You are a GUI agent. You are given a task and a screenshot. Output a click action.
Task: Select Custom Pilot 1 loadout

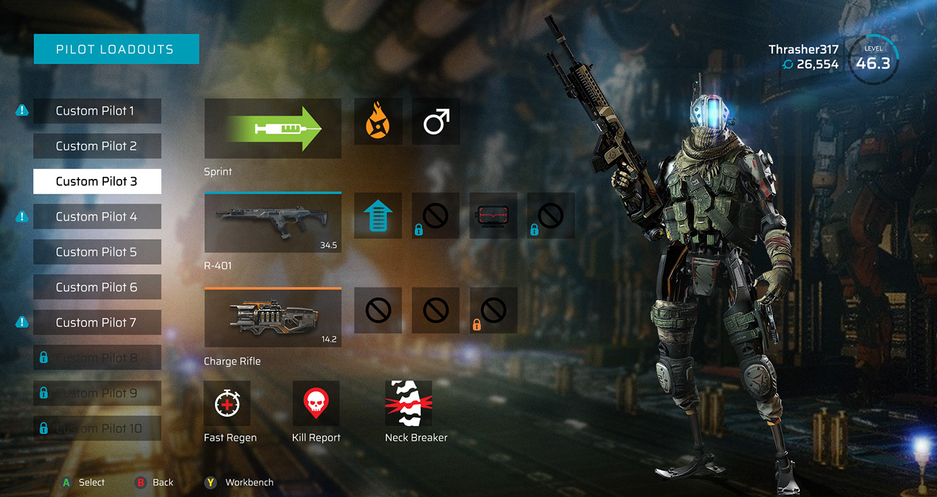coord(97,111)
